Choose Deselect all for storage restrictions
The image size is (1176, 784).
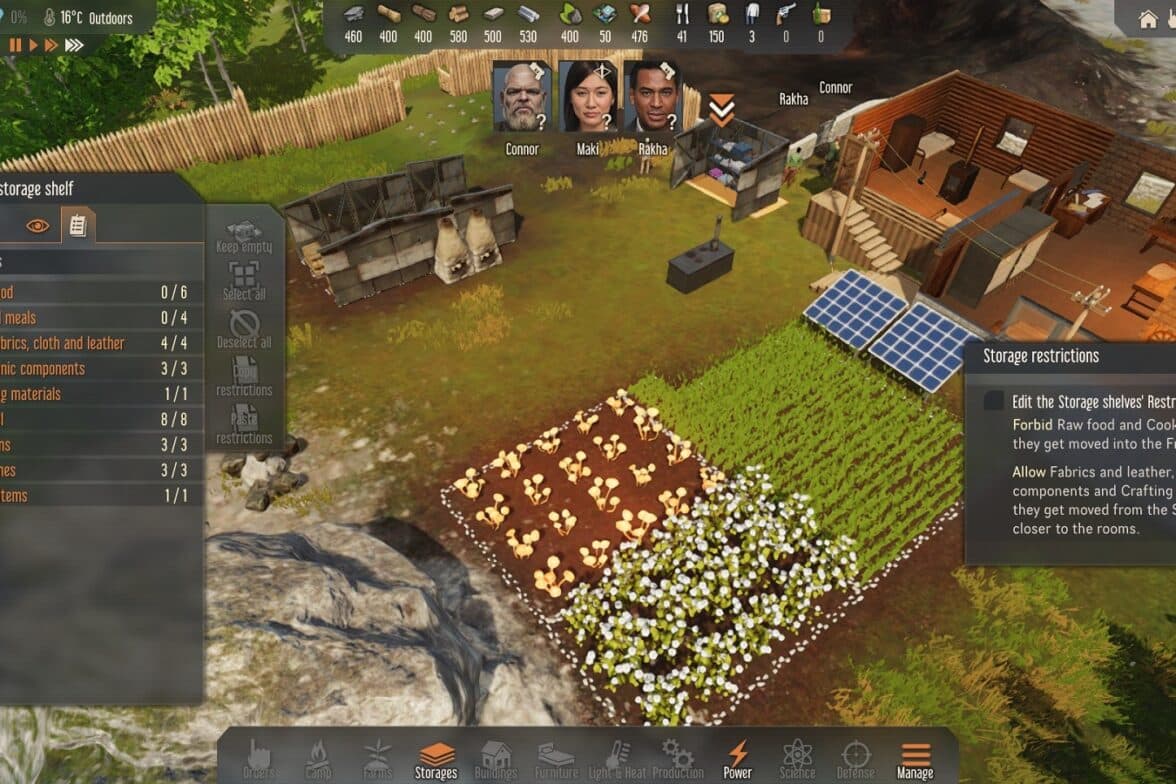click(x=244, y=330)
